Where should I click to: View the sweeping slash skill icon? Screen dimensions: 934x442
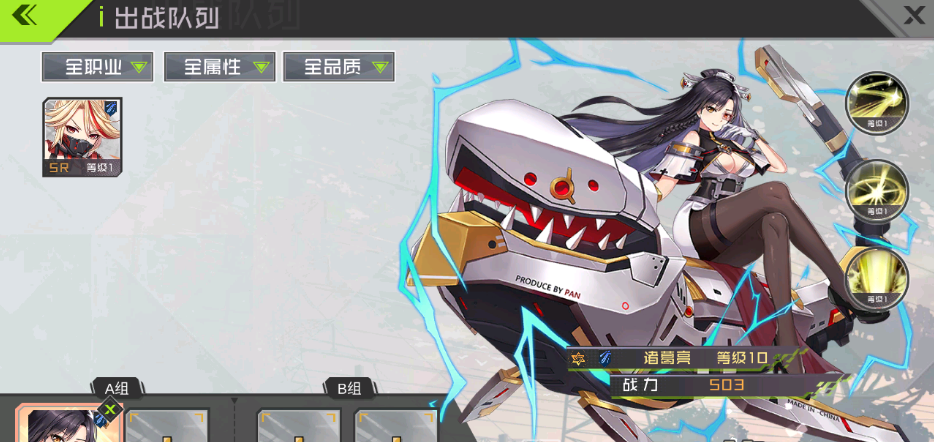point(877,103)
